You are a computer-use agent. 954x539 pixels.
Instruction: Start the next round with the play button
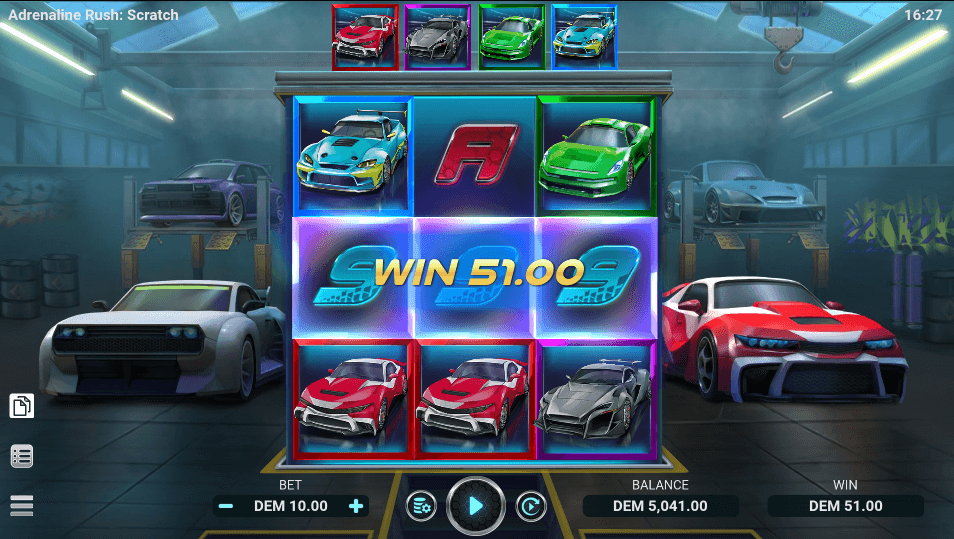475,506
